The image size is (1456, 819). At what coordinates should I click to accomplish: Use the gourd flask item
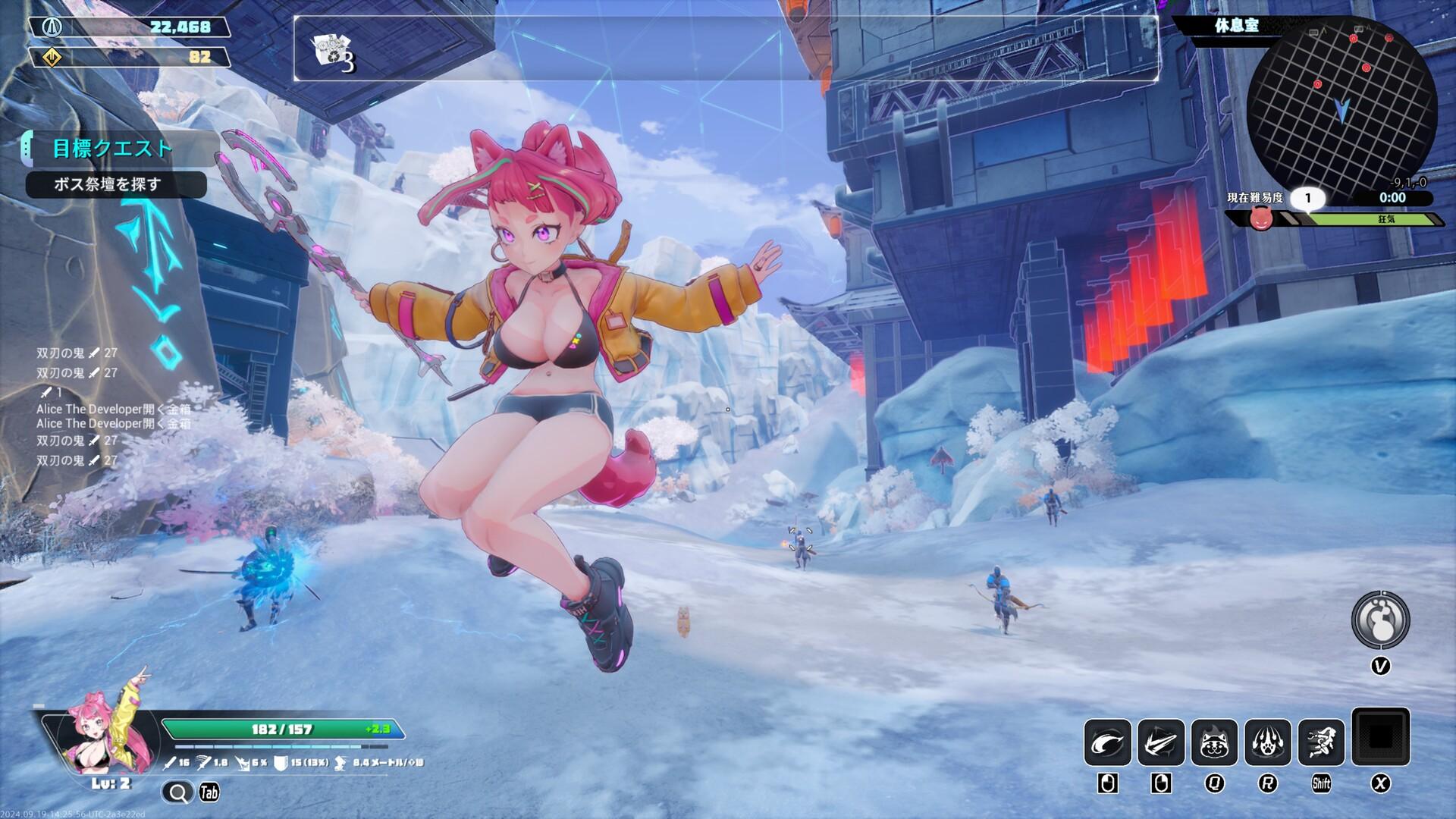[1380, 620]
